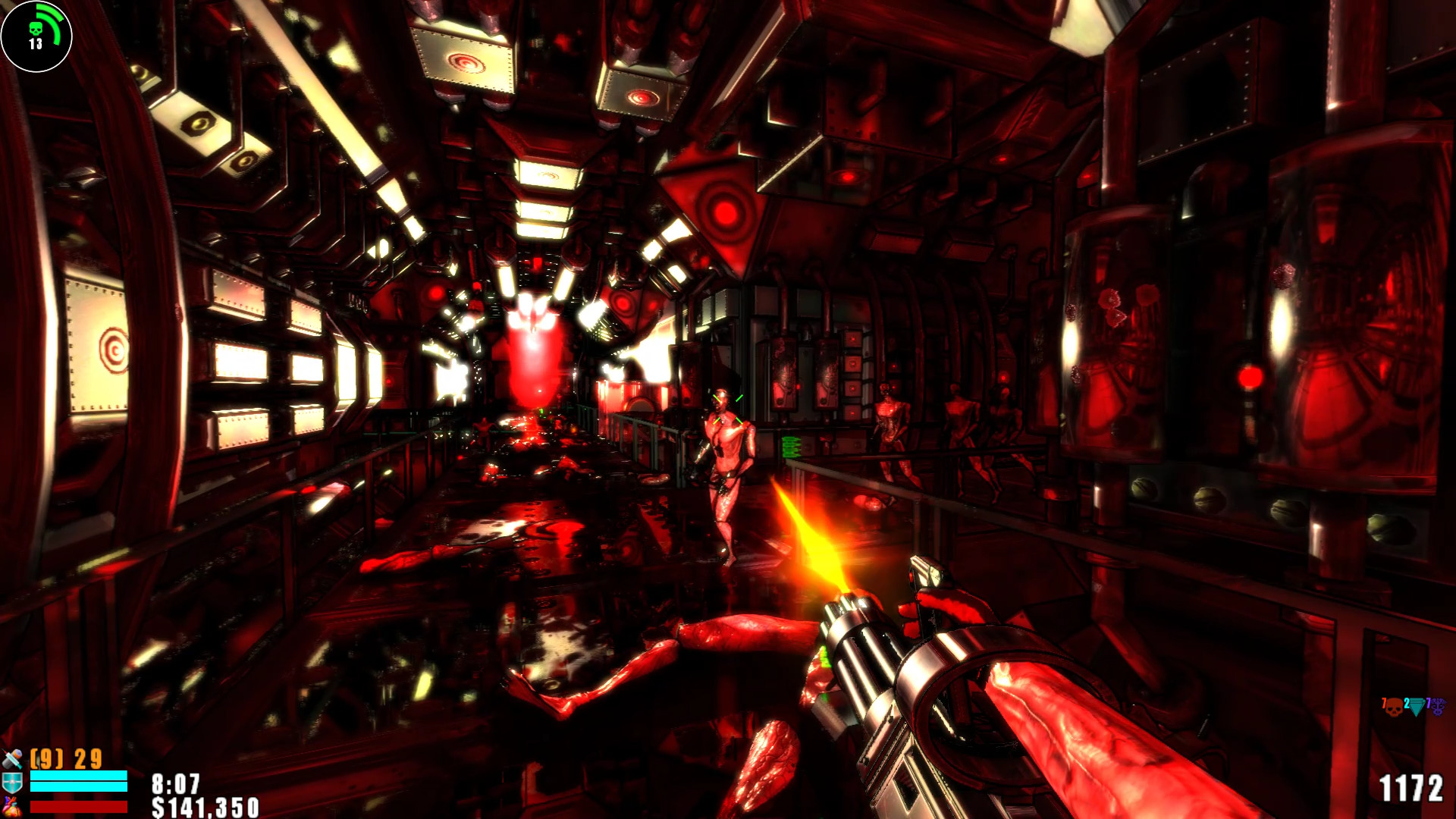Click the heart health icon

click(x=11, y=805)
